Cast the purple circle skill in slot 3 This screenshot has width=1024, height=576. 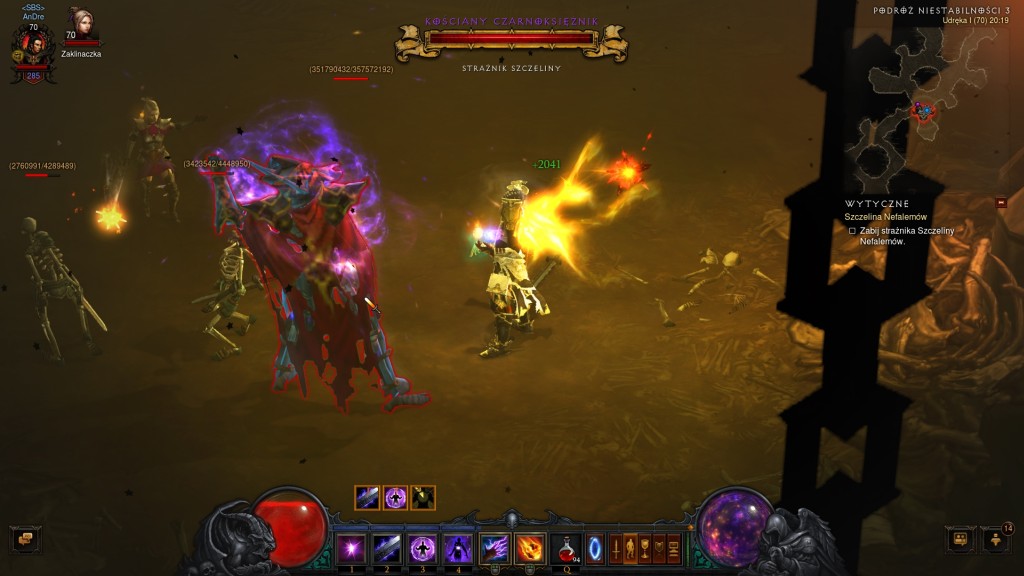point(422,548)
